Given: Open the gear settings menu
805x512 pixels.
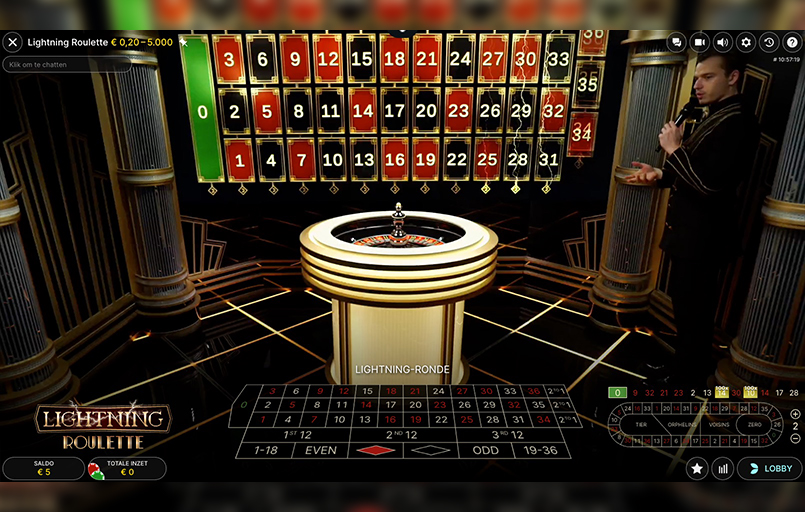Looking at the screenshot, I should tap(746, 42).
